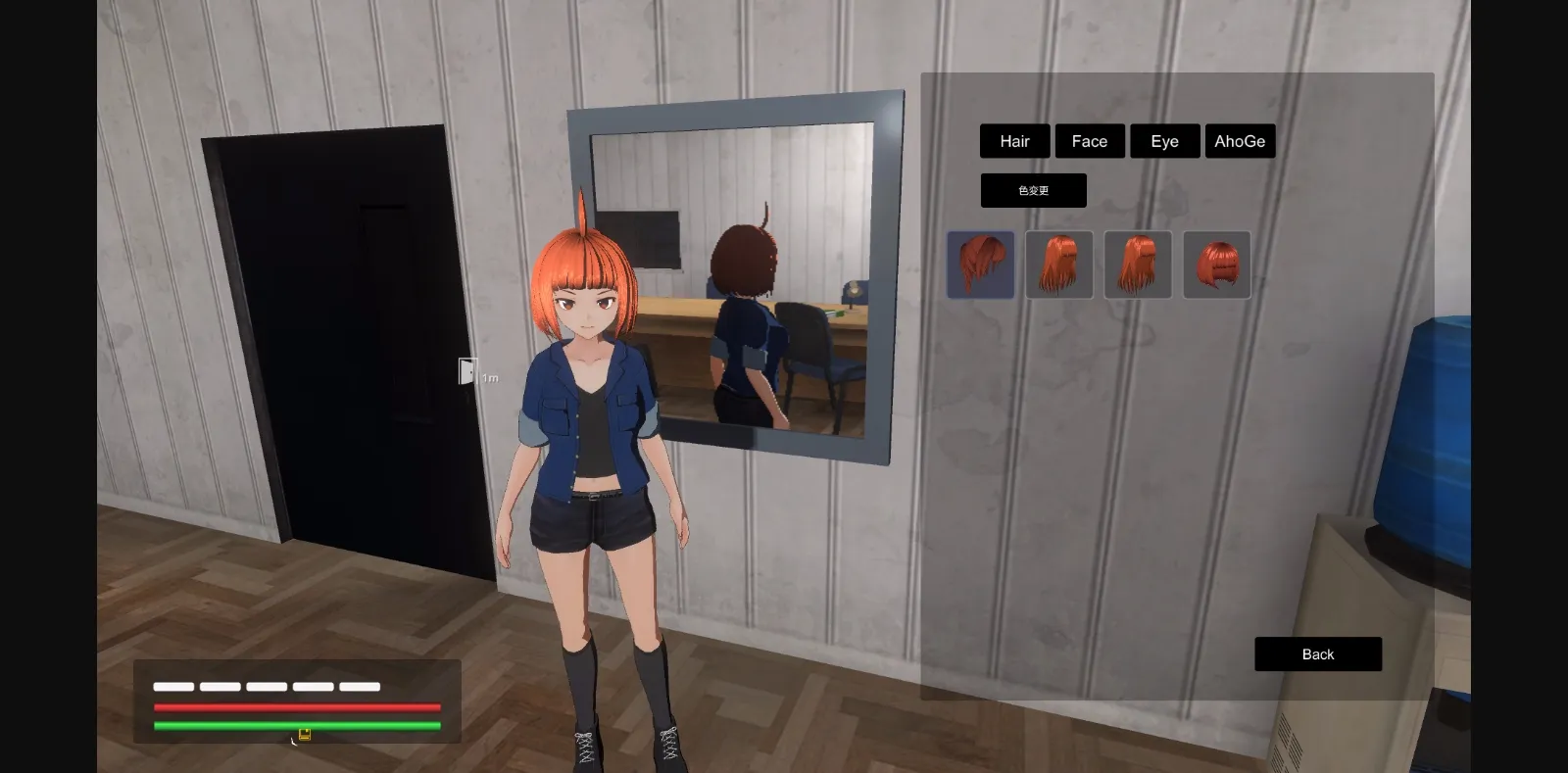Screen dimensions: 1568x773
Task: Switch to the Eye tab
Action: tap(1164, 141)
